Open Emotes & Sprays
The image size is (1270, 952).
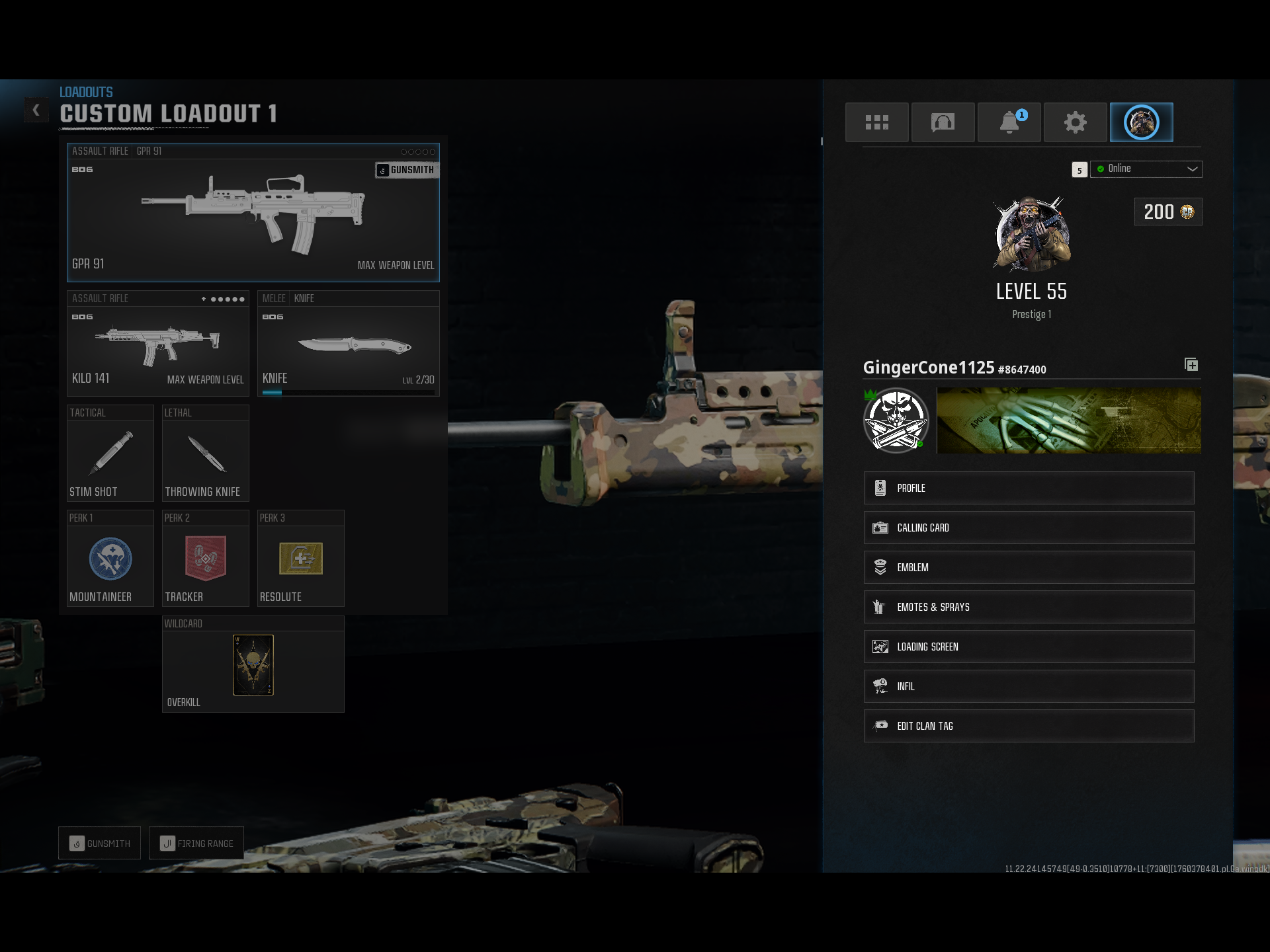1029,607
